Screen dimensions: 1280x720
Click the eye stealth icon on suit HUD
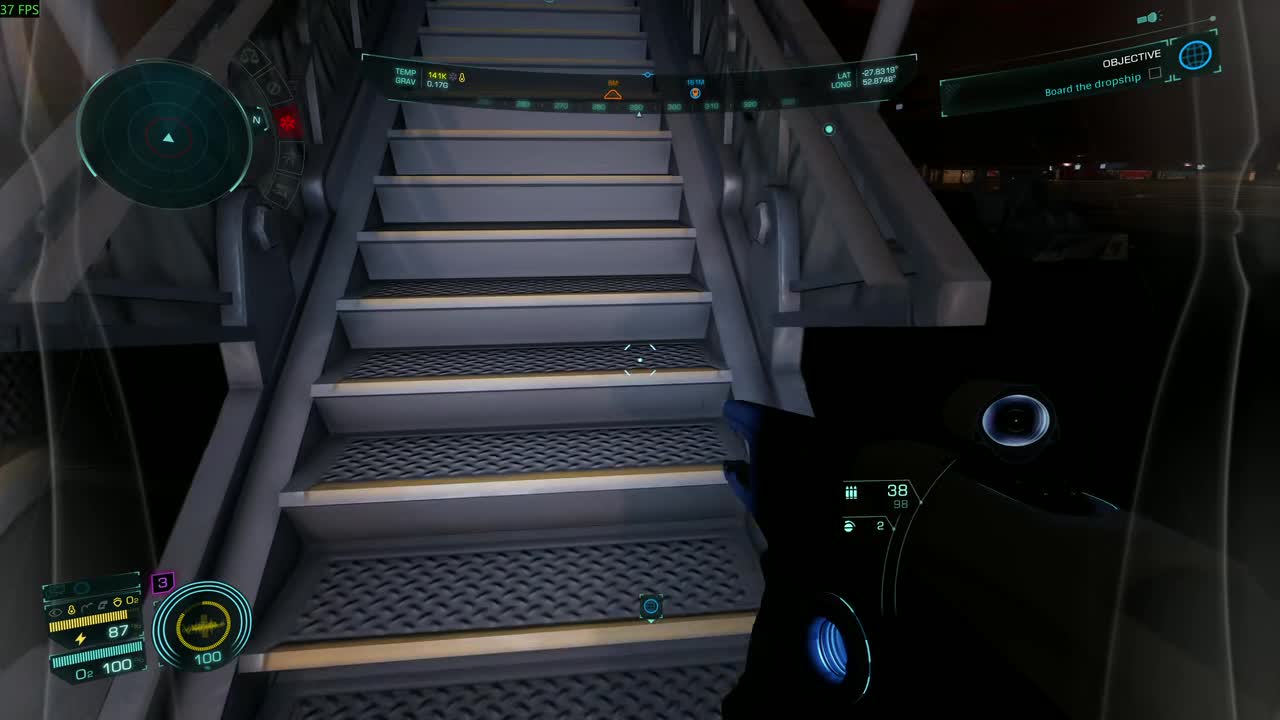coord(55,612)
